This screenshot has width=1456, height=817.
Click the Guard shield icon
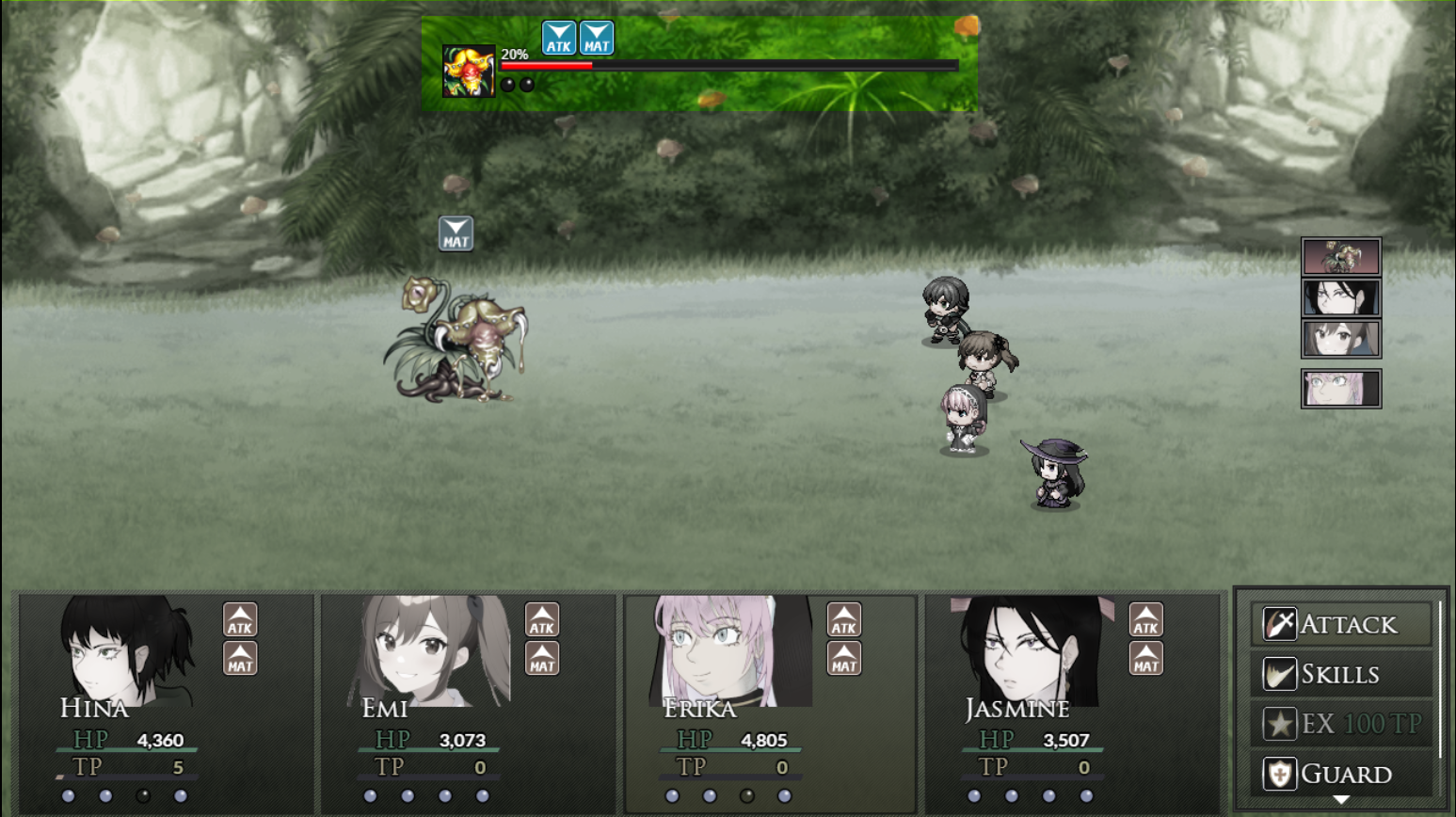(x=1278, y=773)
